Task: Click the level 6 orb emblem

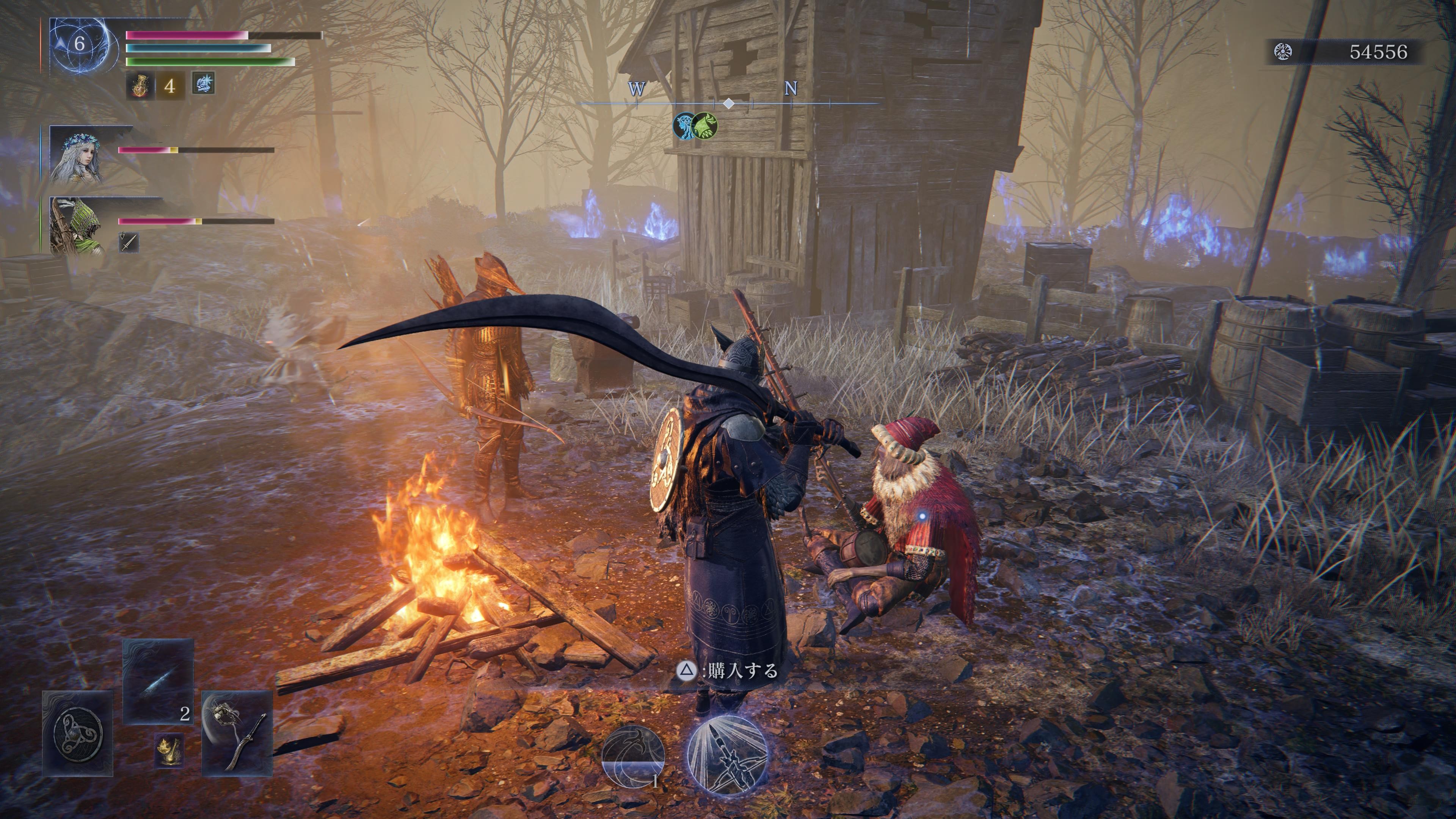Action: tap(80, 44)
